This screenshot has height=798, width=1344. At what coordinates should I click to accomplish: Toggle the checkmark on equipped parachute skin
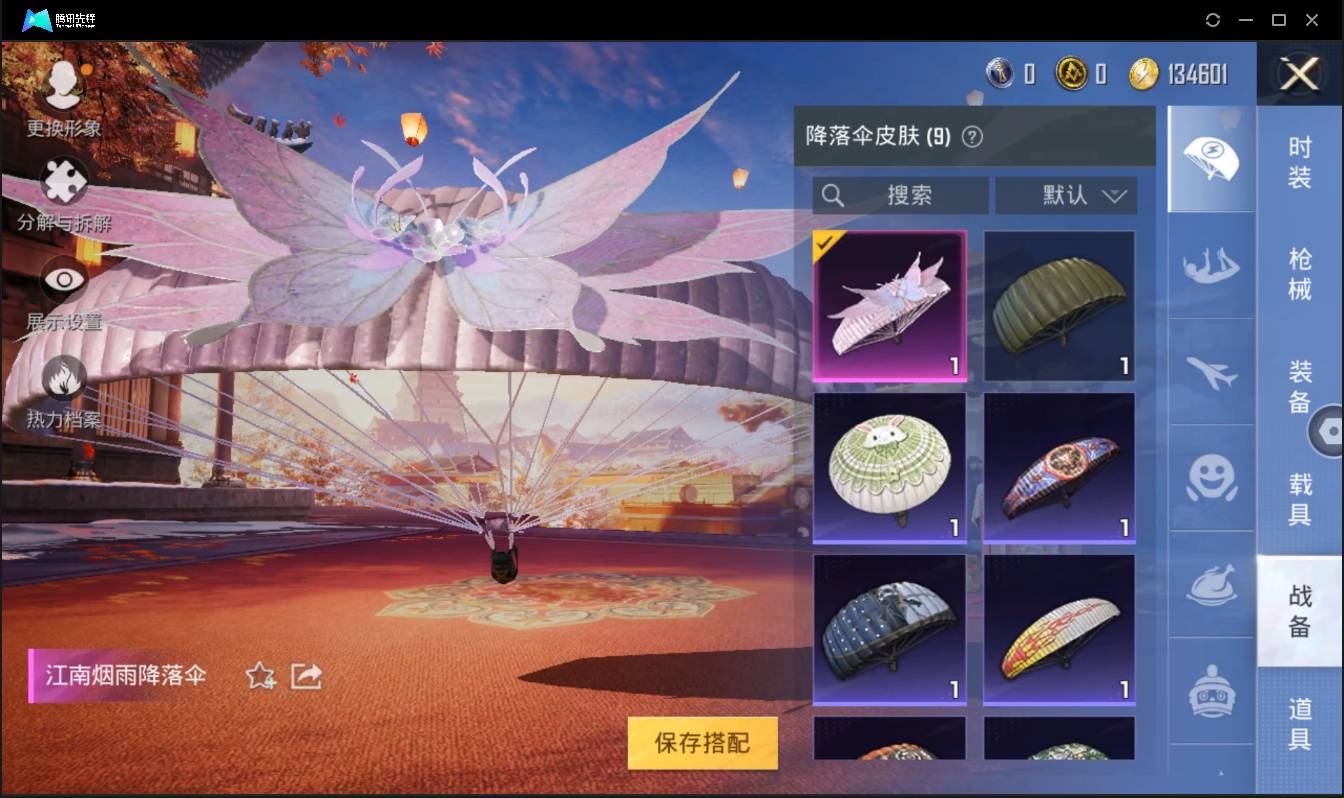coord(826,243)
